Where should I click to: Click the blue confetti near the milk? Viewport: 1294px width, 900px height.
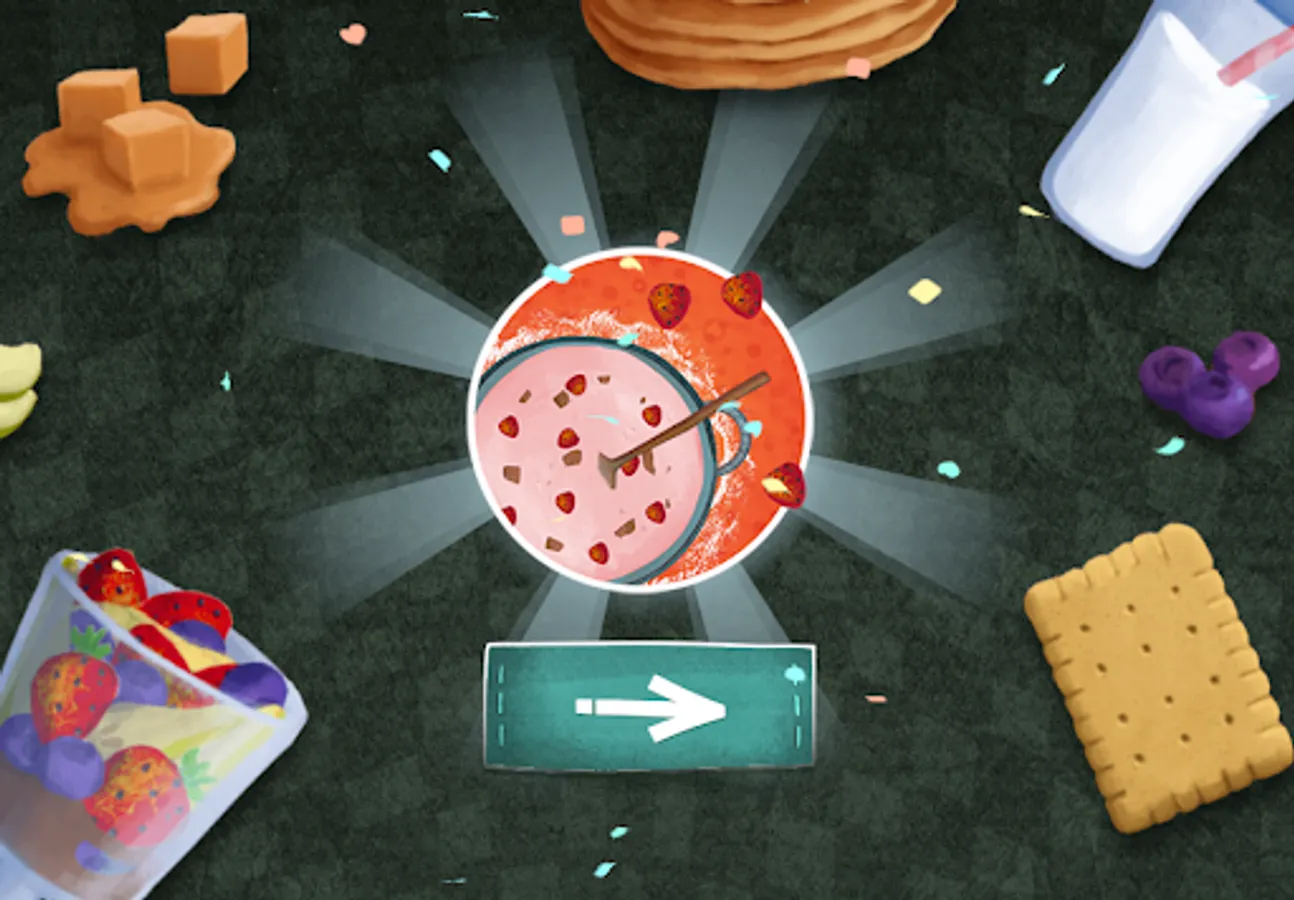point(1052,75)
